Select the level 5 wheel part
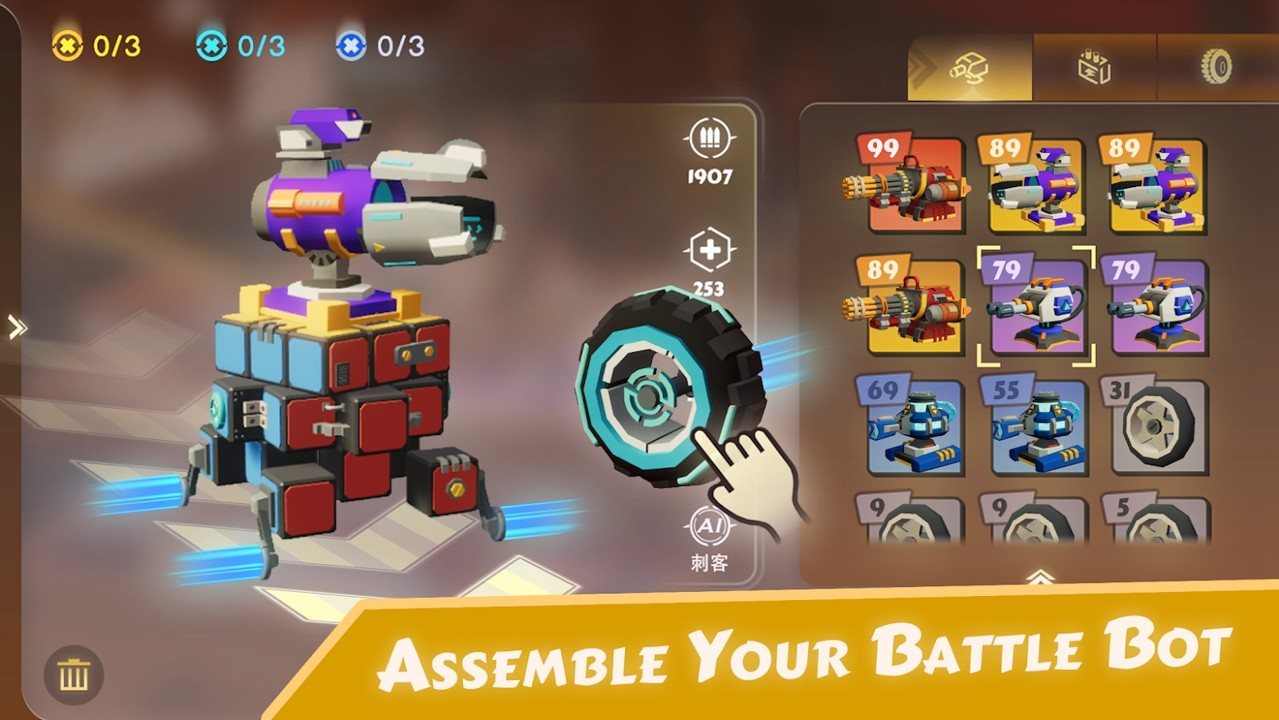The image size is (1279, 720). click(1156, 520)
